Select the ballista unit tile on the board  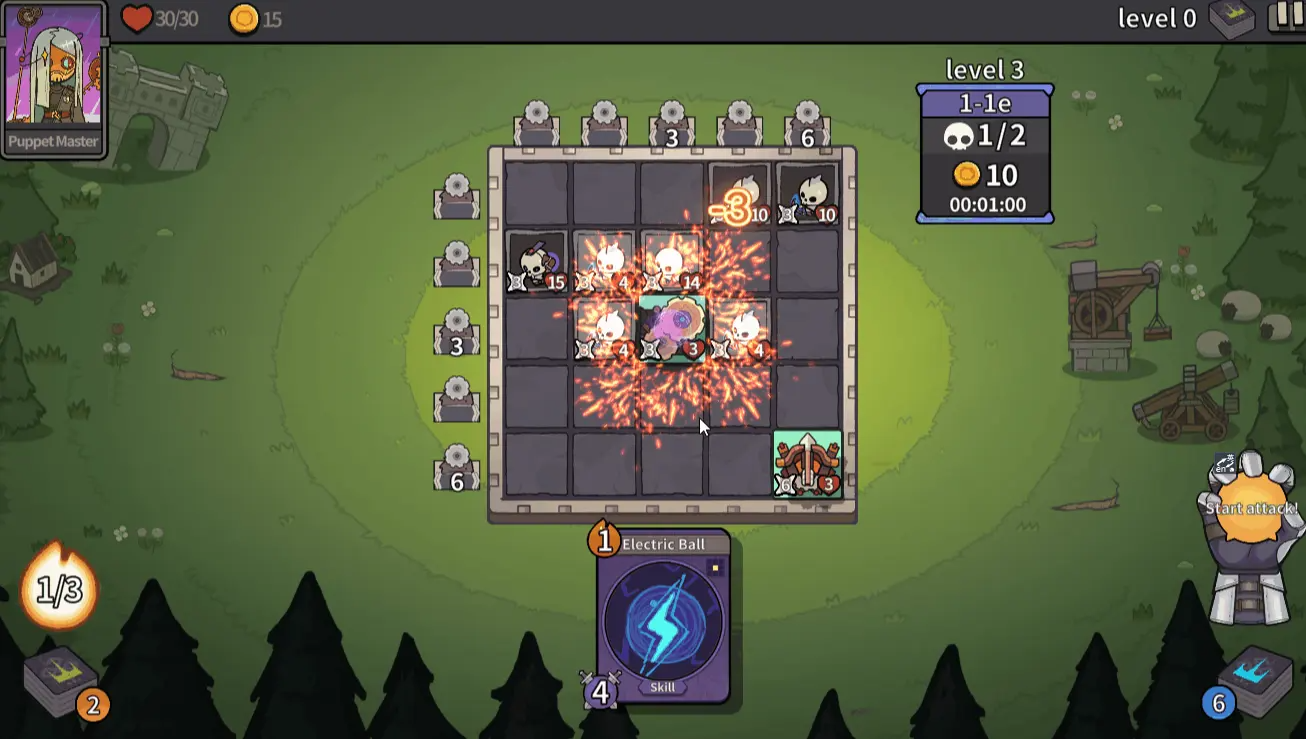pos(807,464)
